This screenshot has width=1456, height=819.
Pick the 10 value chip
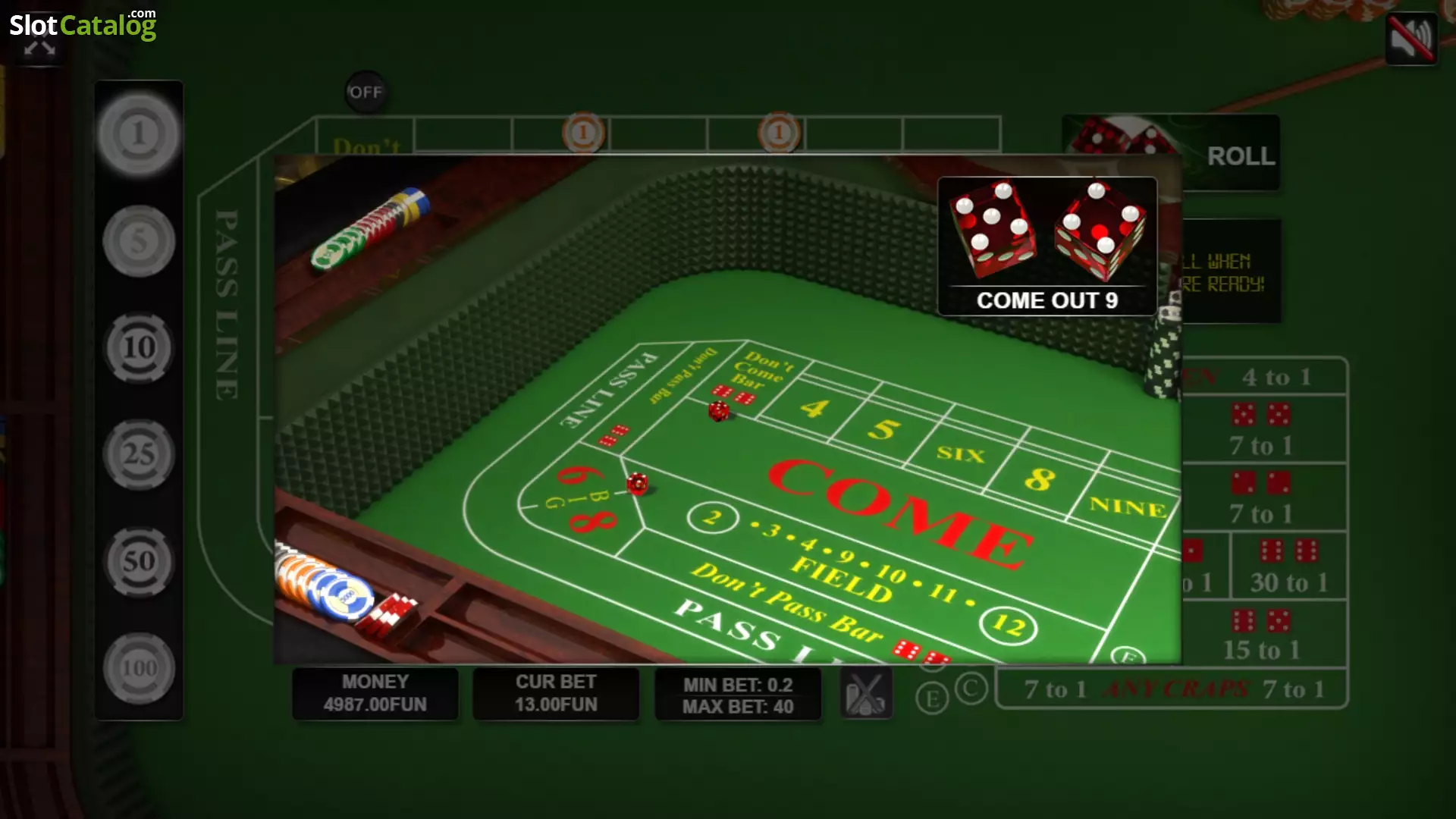[138, 348]
